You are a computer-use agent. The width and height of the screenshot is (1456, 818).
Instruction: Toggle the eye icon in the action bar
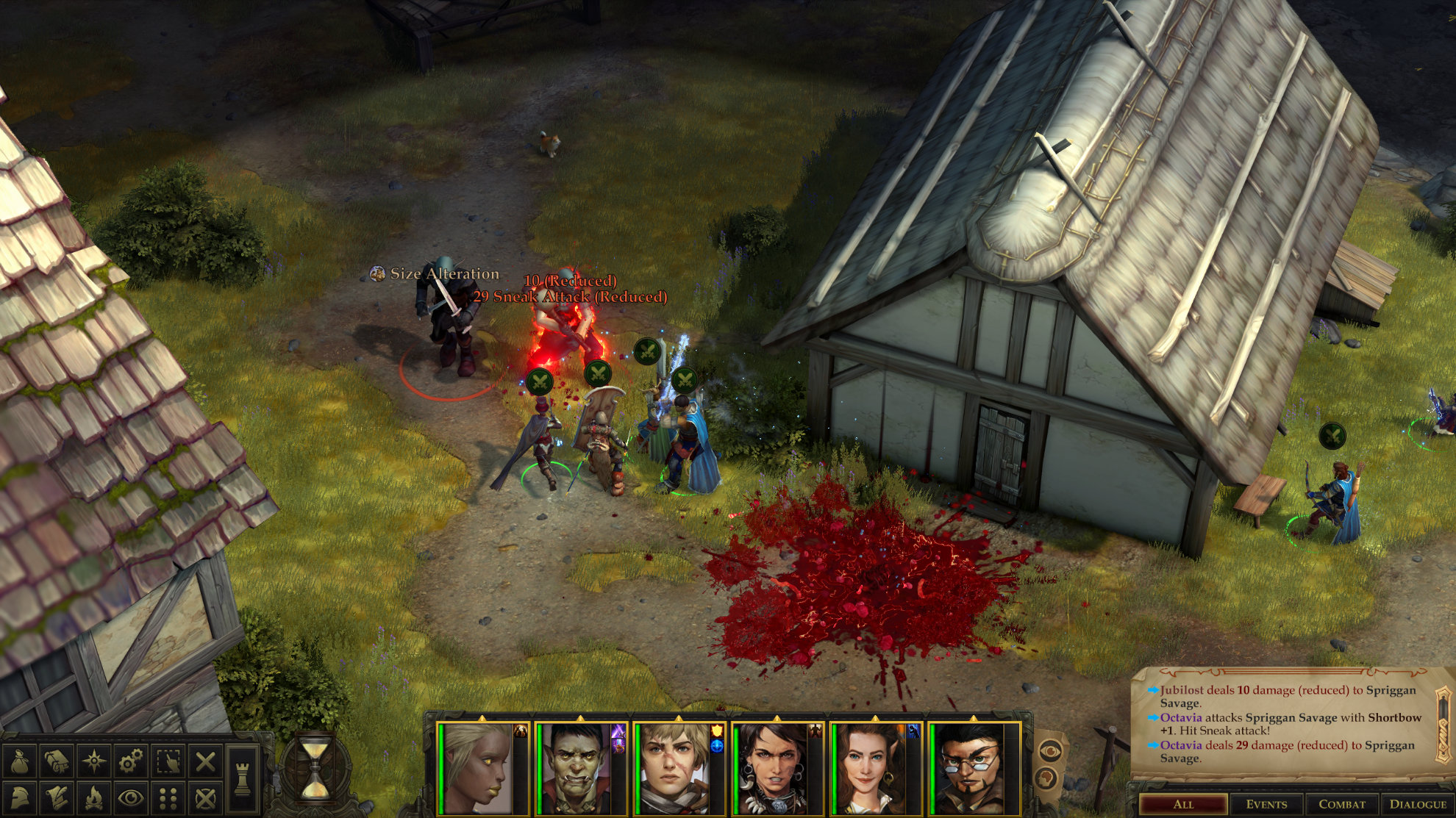coord(131,798)
